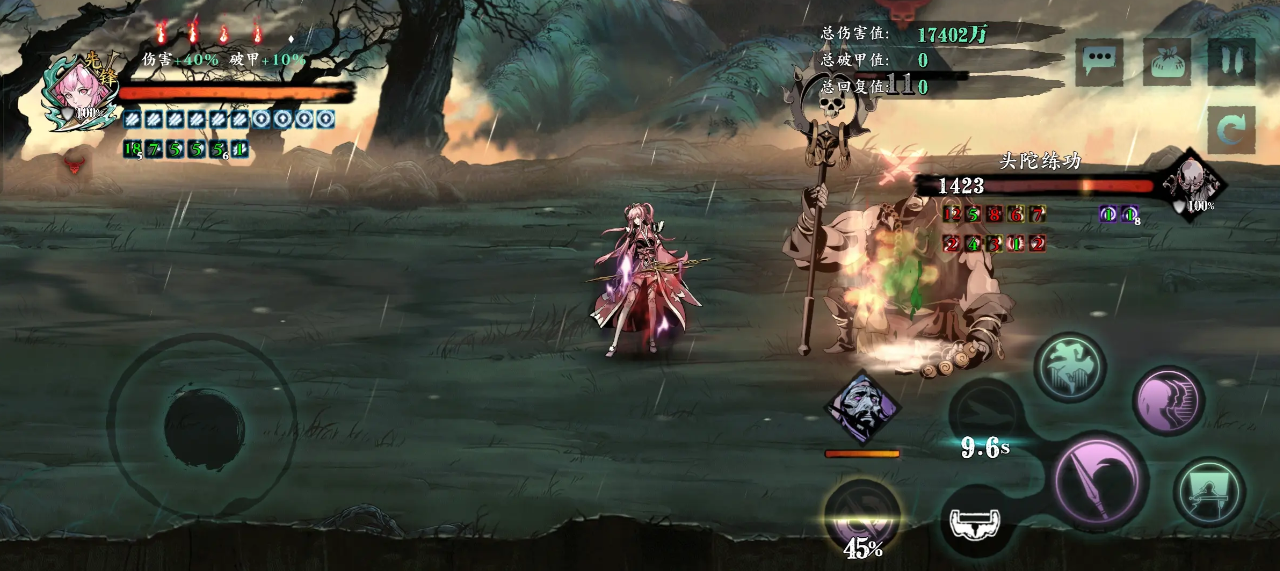Use the spear slash main attack
The image size is (1280, 571).
1099,483
